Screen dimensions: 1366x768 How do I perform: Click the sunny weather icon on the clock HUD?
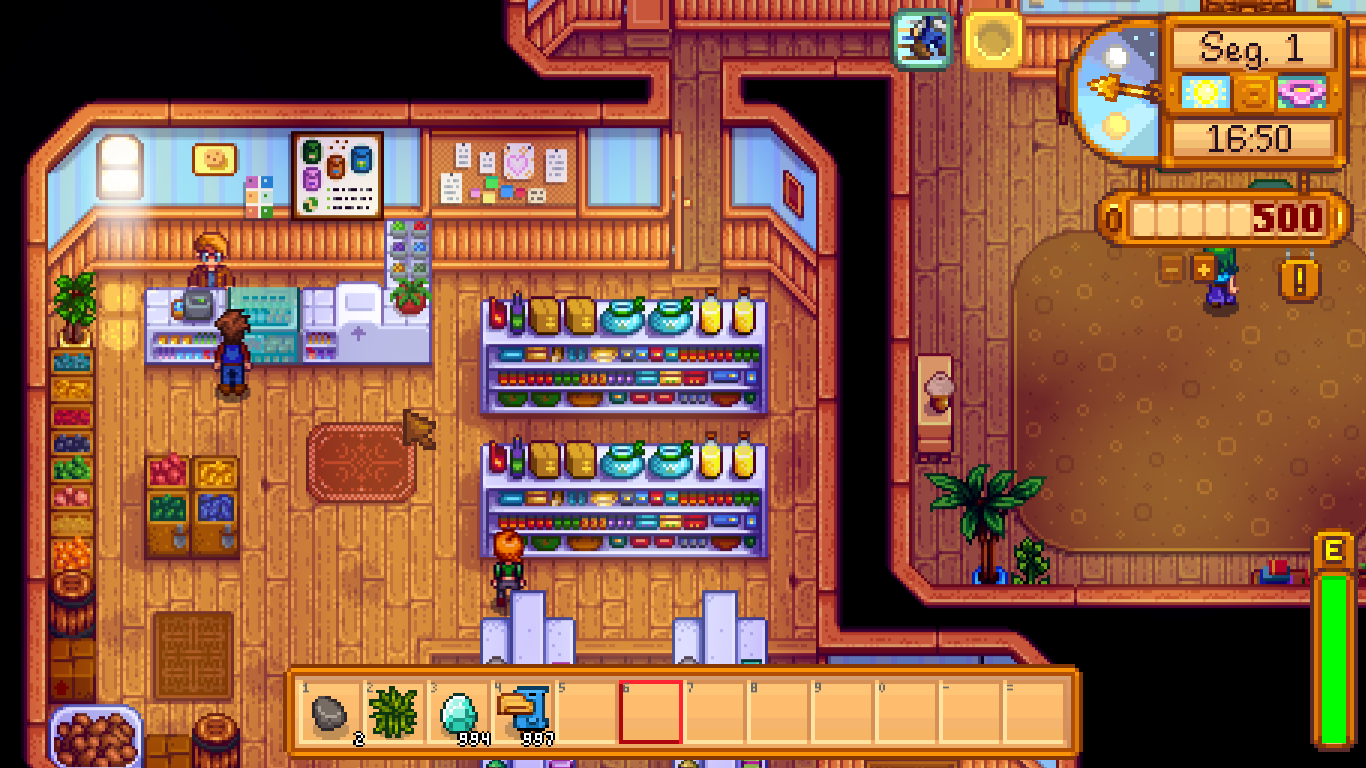1206,91
